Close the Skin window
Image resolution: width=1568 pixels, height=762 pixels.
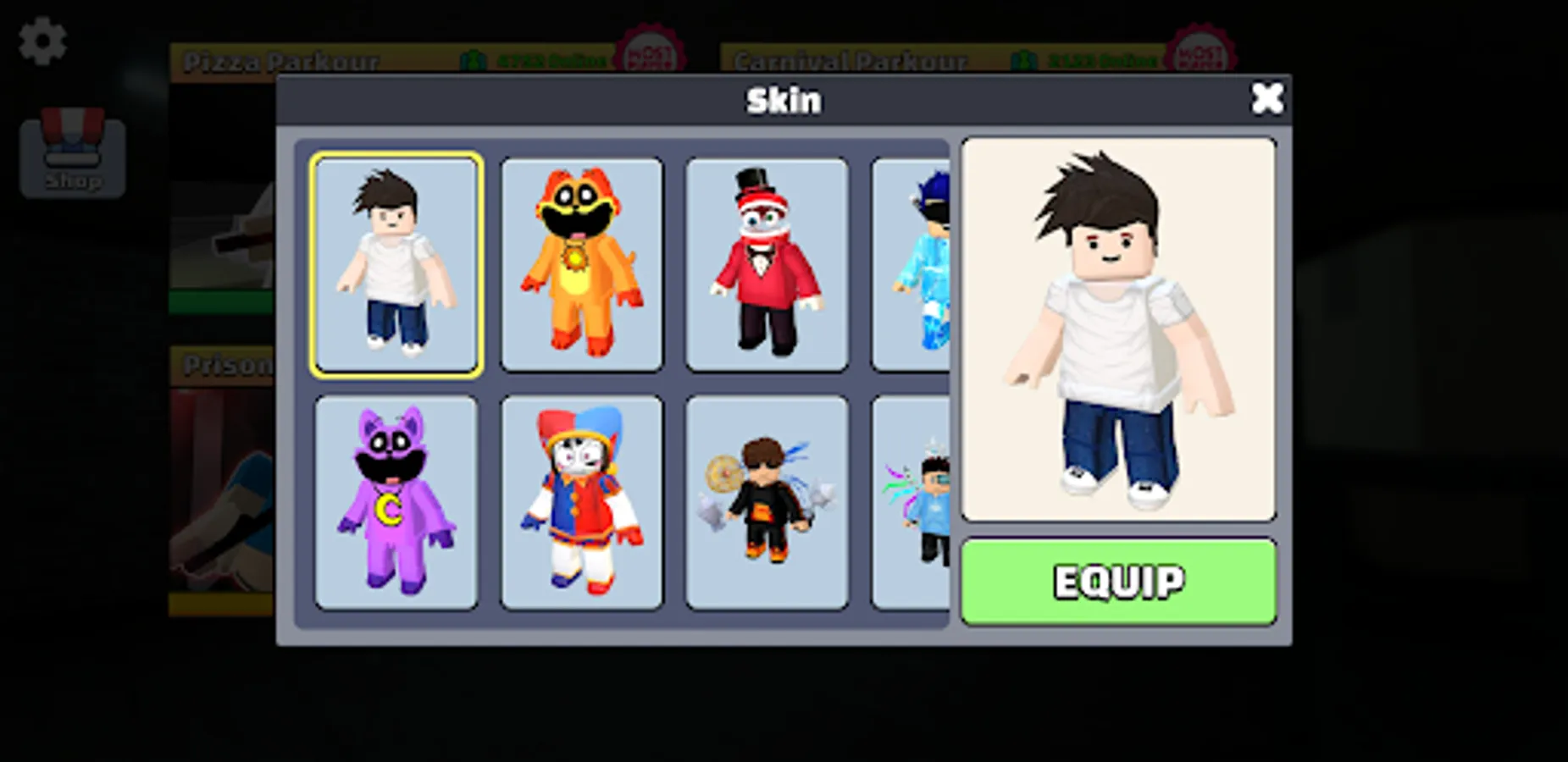coord(1266,98)
